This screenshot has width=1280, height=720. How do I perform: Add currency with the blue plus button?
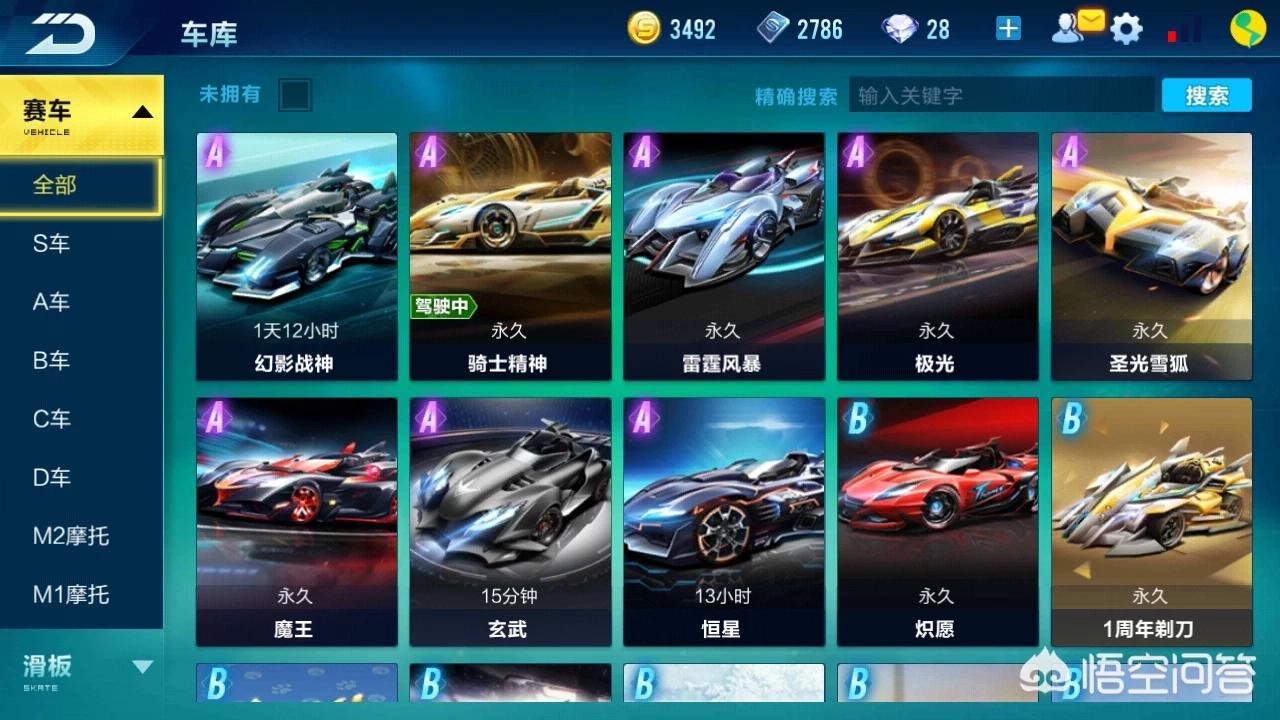click(x=1008, y=29)
